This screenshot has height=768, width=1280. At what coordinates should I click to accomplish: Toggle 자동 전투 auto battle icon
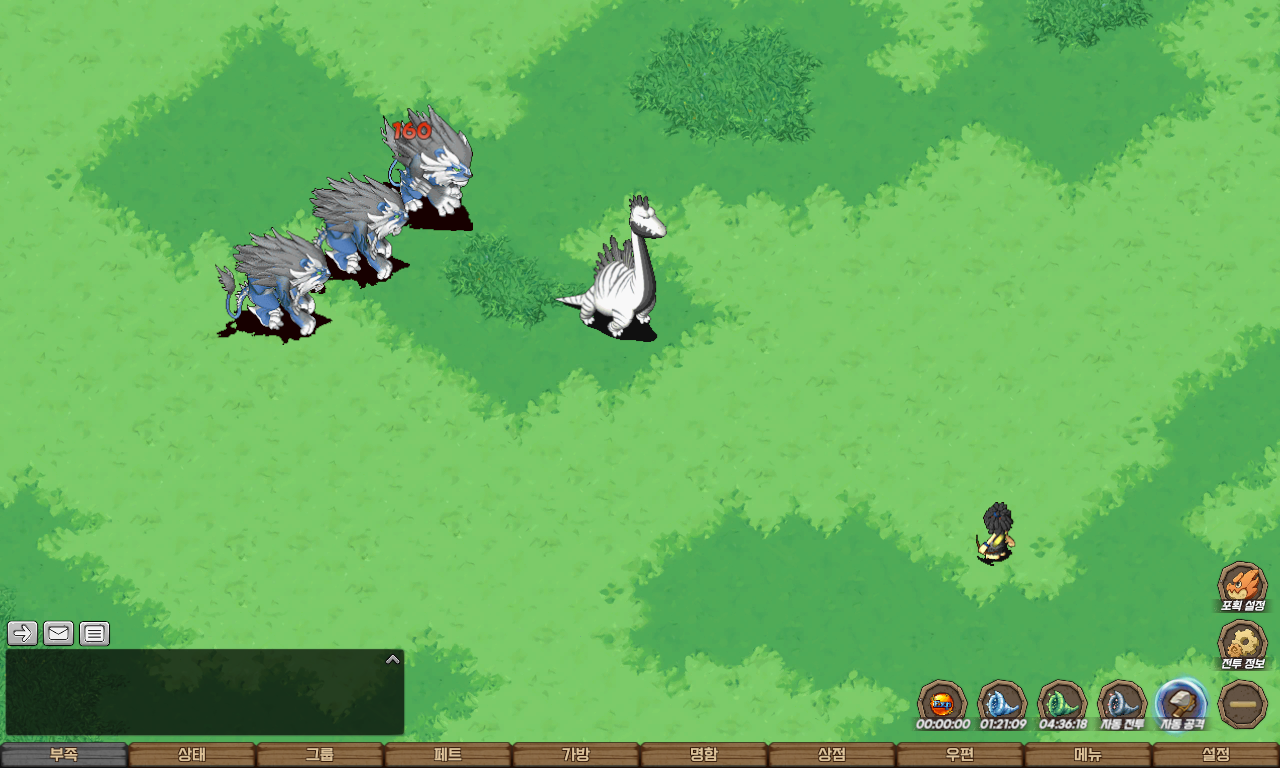click(x=1122, y=702)
